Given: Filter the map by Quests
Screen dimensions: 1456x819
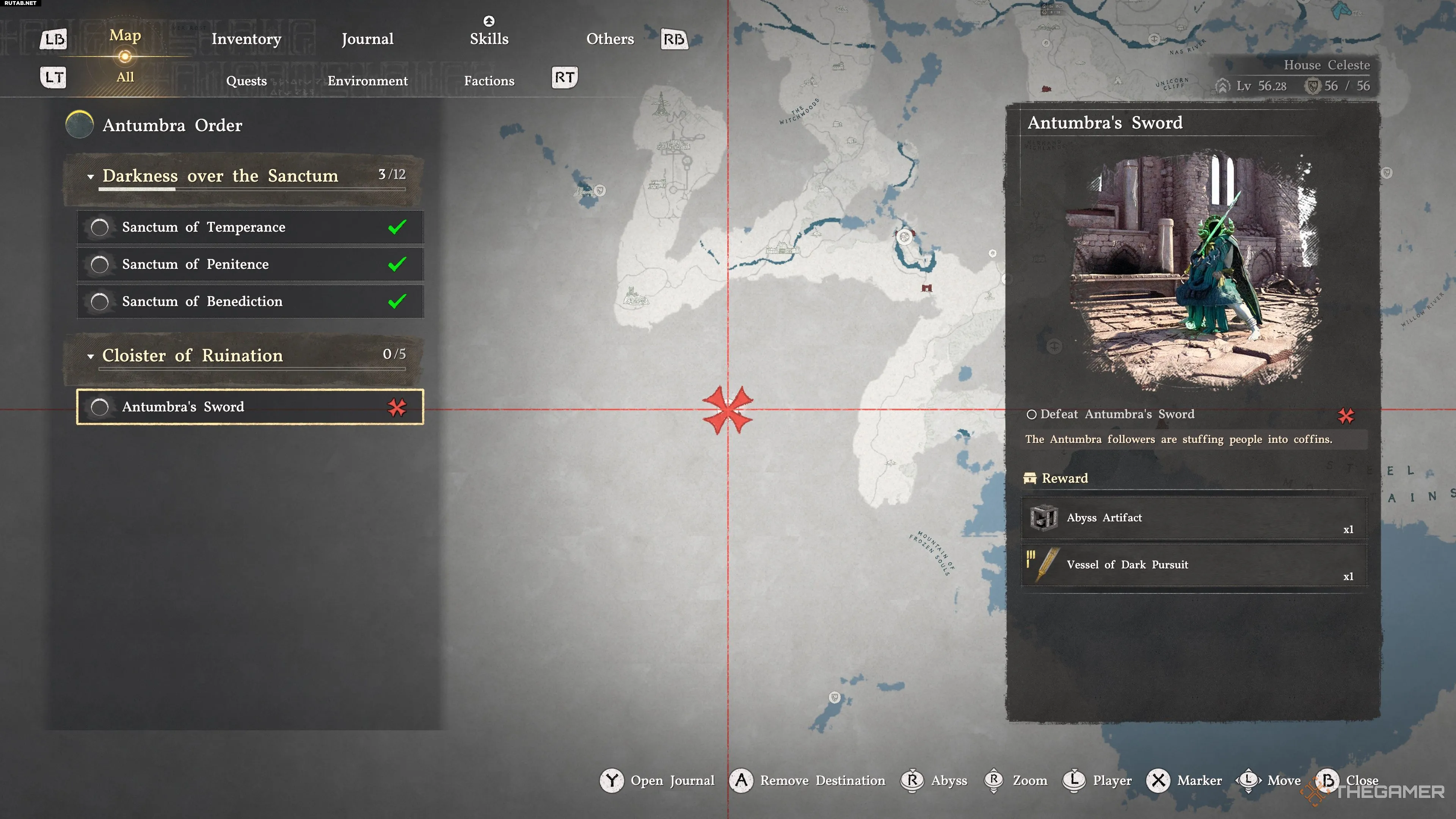Looking at the screenshot, I should point(246,81).
